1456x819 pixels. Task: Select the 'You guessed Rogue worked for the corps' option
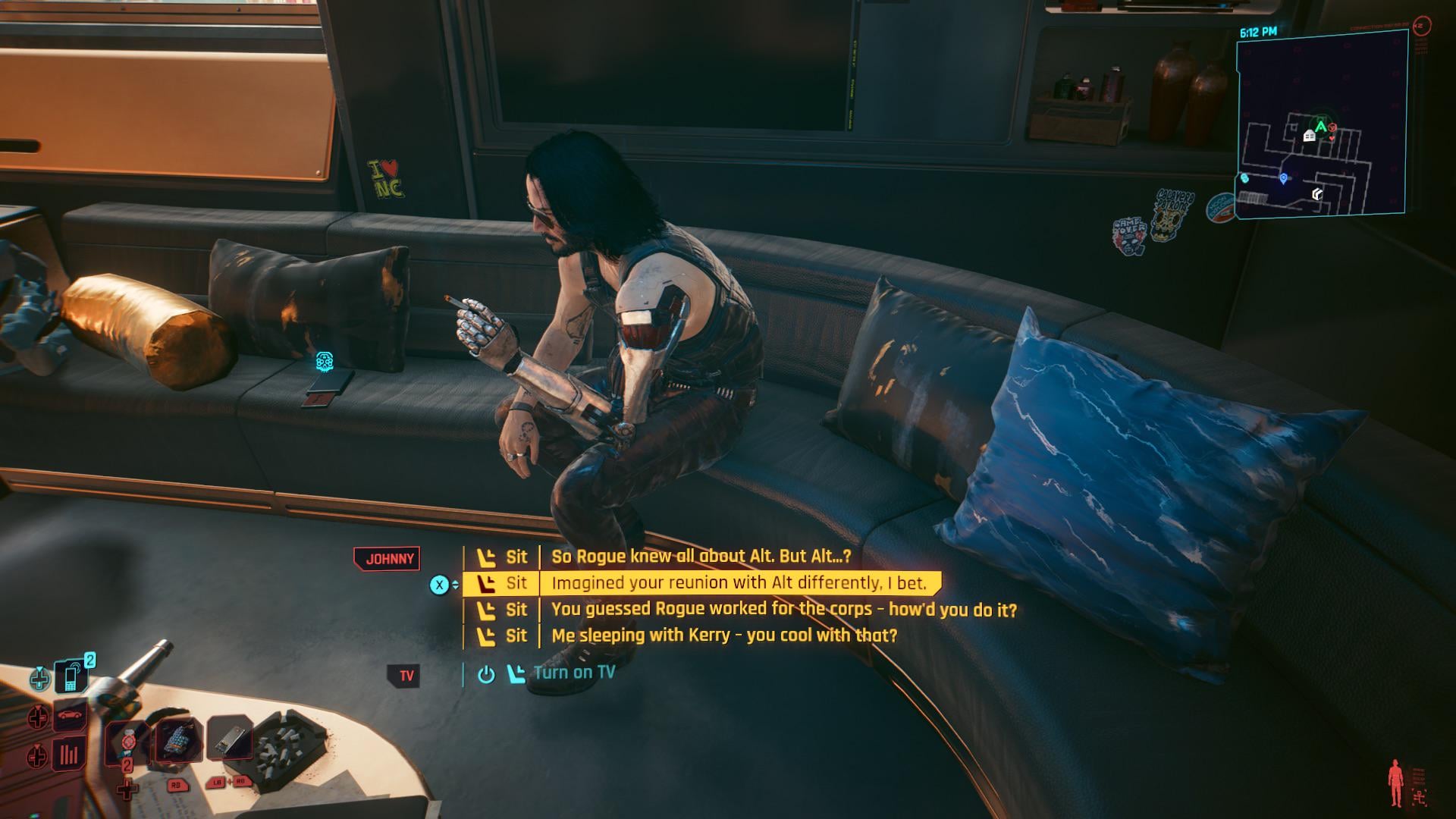pyautogui.click(x=783, y=610)
